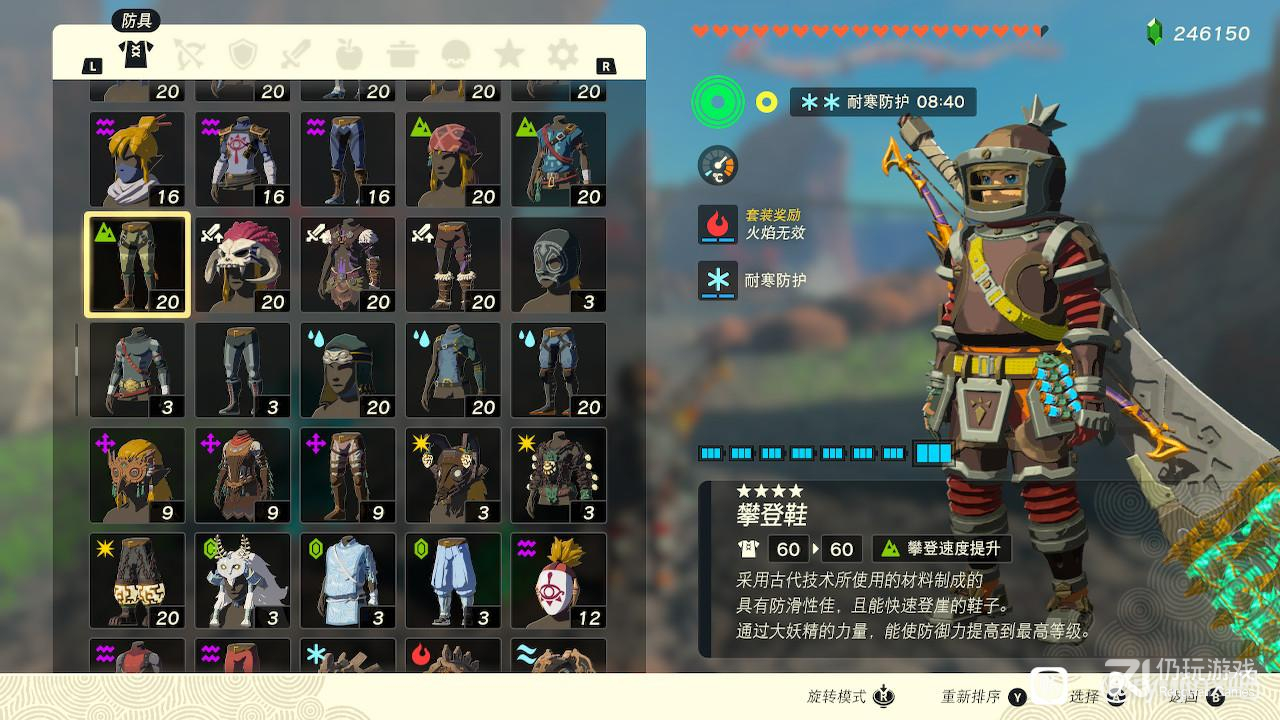Select the light blue sleeveless tunic slot
The image size is (1280, 720).
[x=348, y=581]
